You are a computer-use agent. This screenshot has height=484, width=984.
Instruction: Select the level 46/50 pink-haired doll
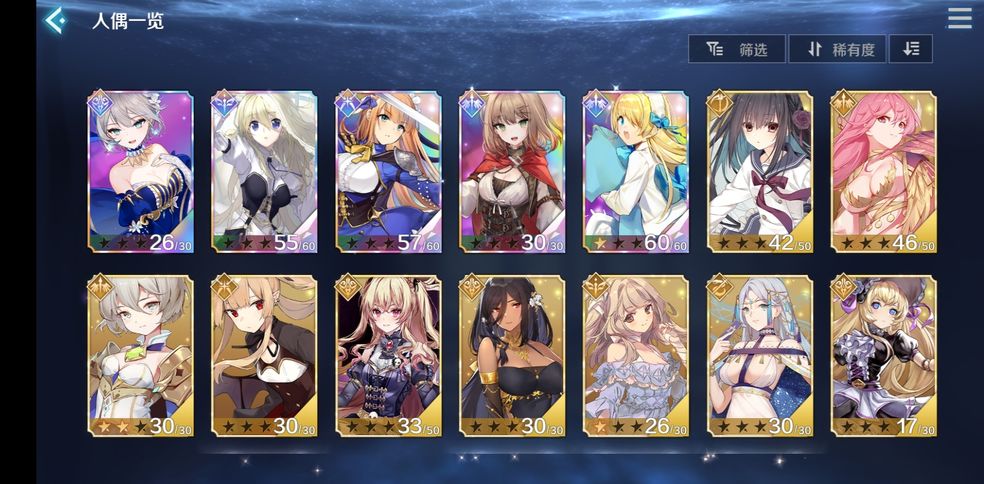tap(884, 171)
